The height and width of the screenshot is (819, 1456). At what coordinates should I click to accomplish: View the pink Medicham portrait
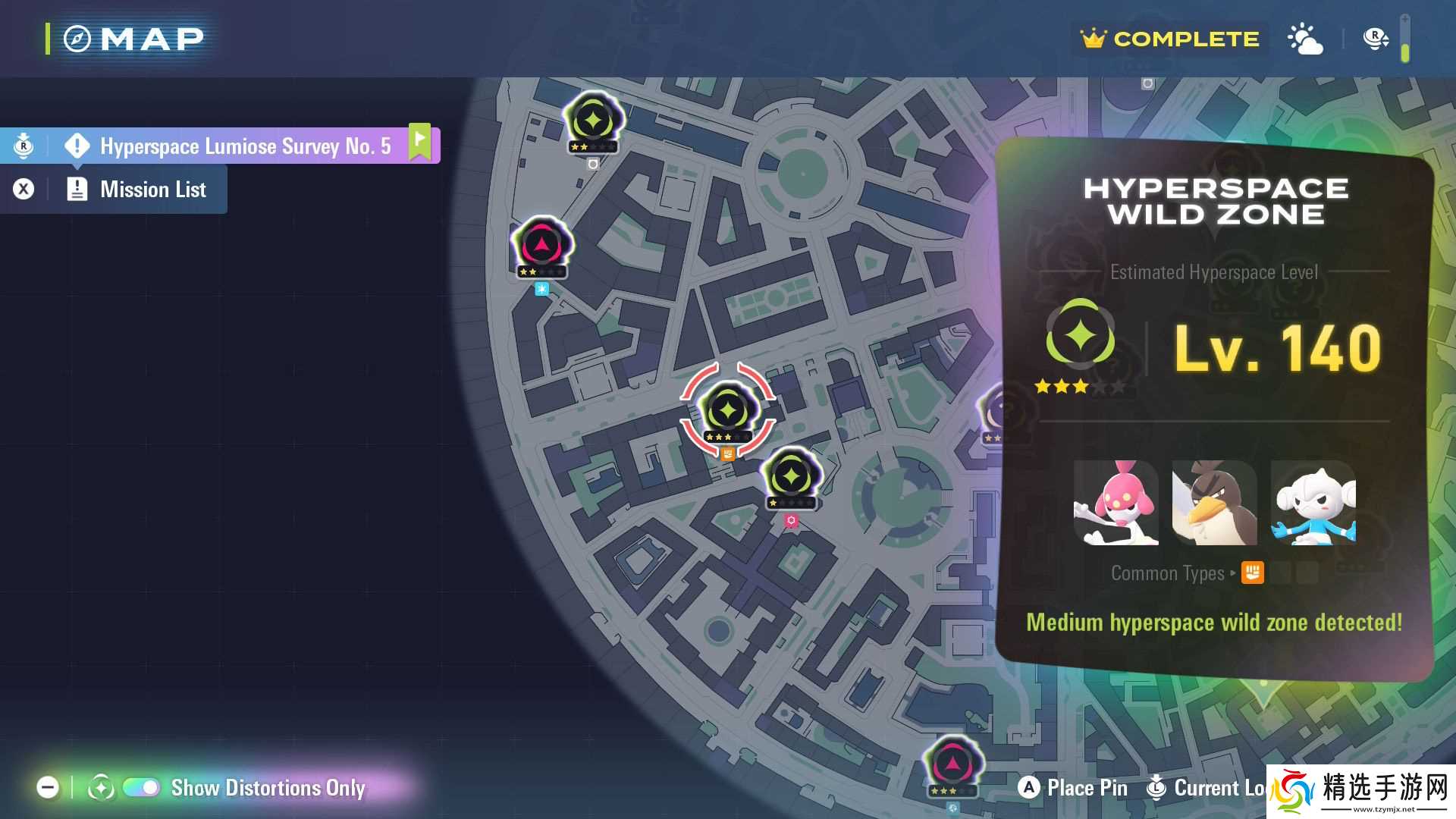click(x=1116, y=503)
